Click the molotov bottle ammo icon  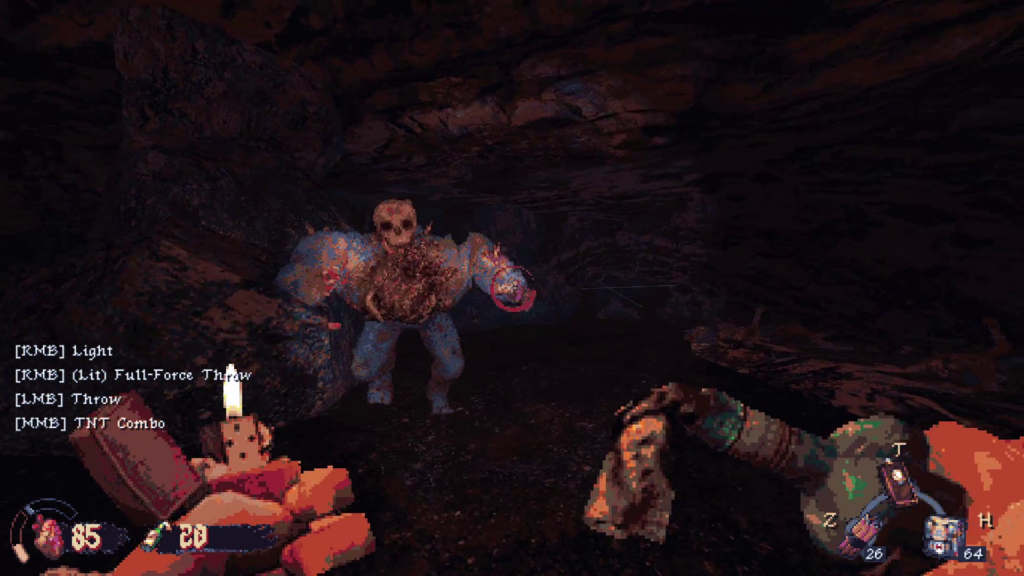[x=157, y=537]
